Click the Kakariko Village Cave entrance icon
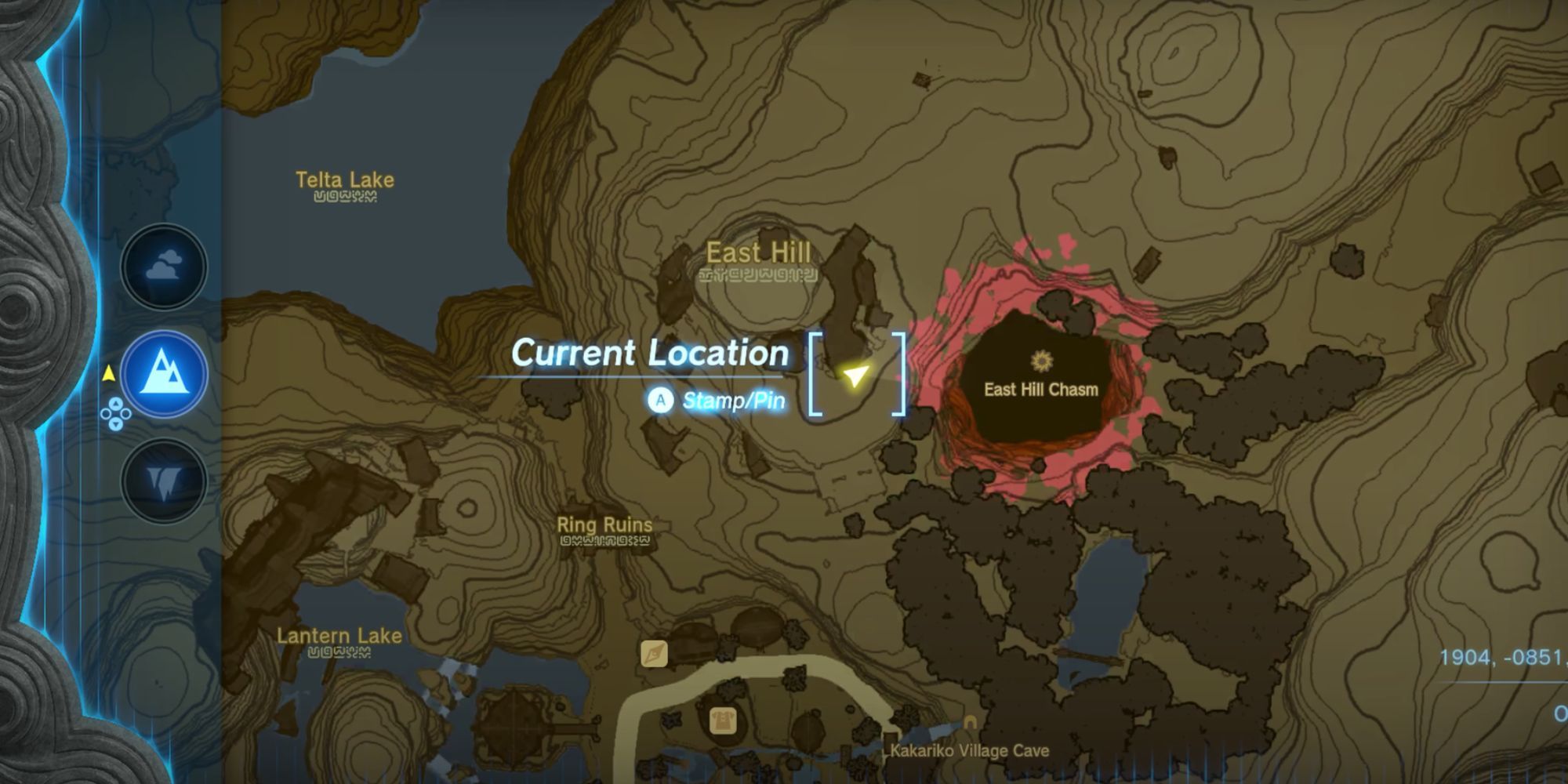1568x784 pixels. coord(970,724)
